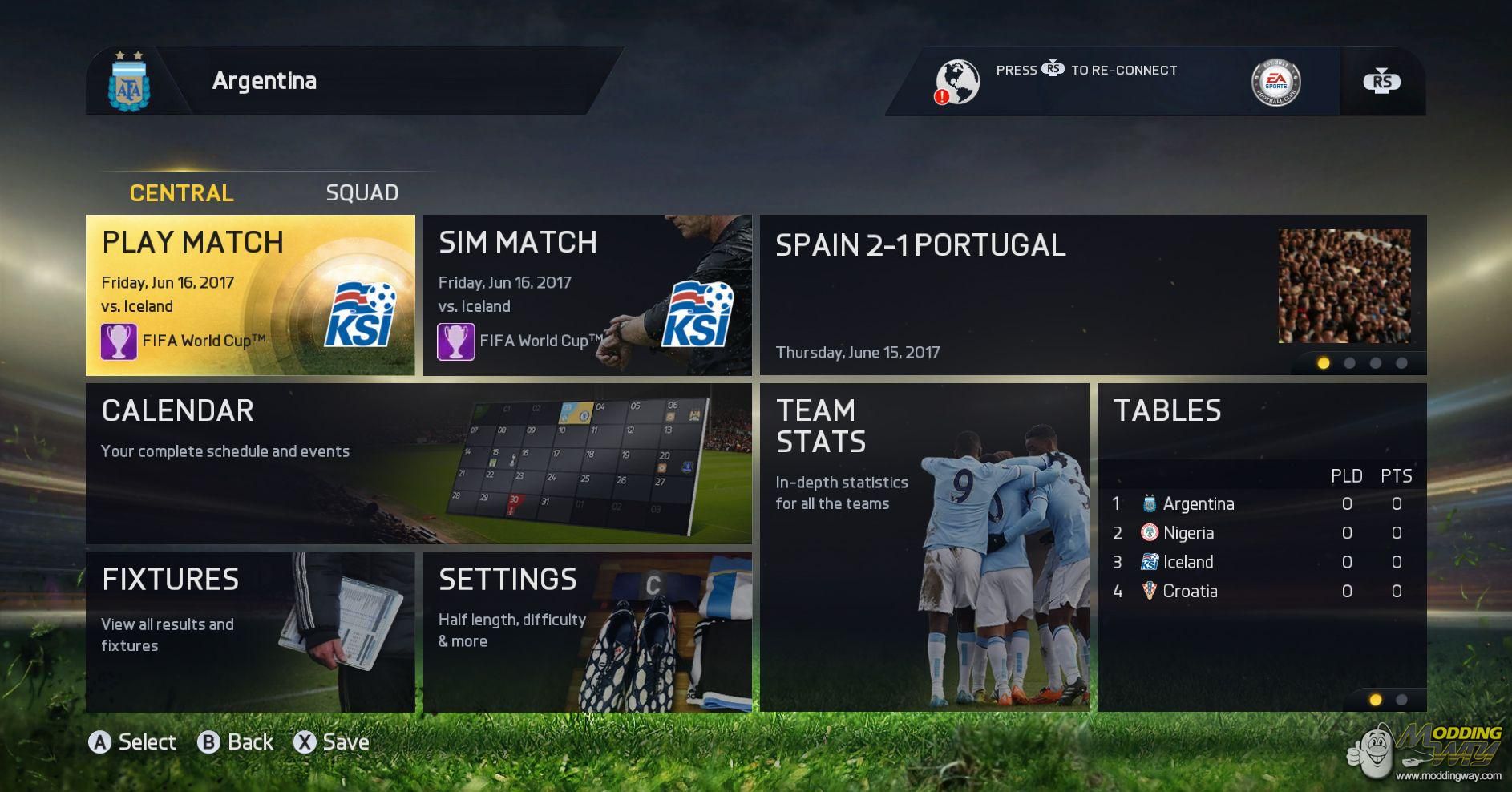Open the EA Sports Football Club badge

click(1275, 82)
